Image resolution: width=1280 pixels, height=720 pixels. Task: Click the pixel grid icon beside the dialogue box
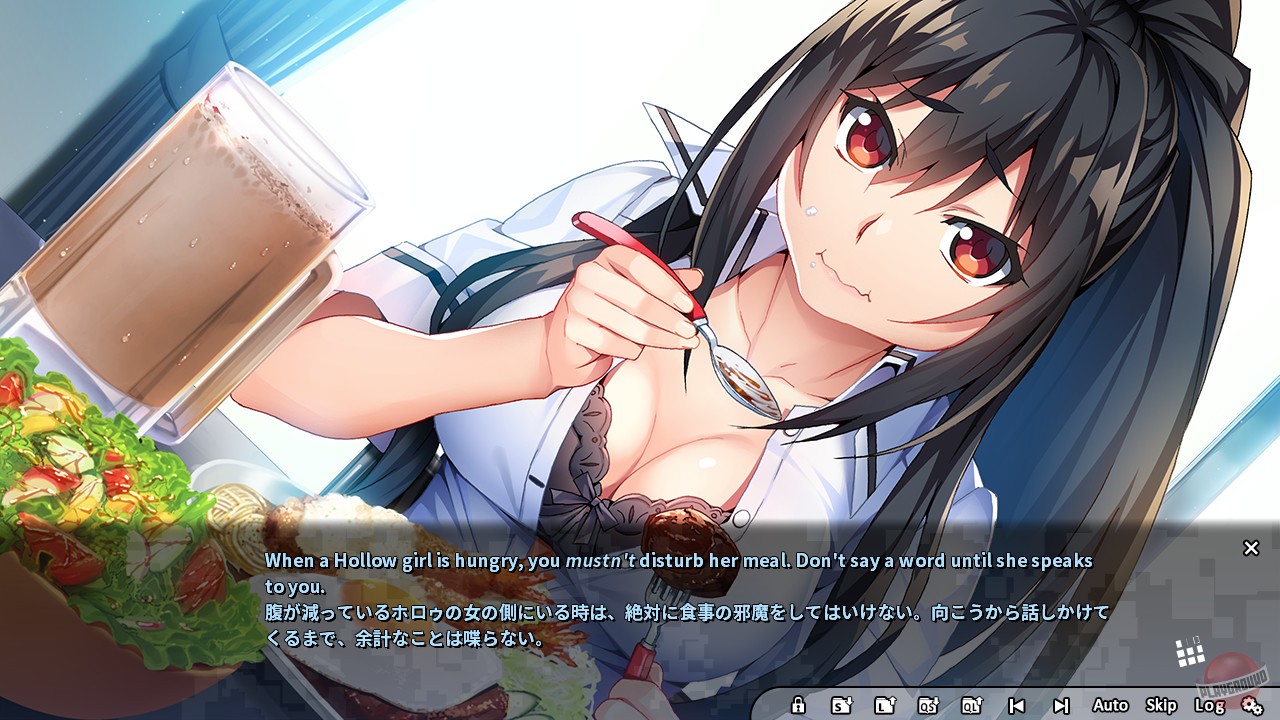[1190, 653]
